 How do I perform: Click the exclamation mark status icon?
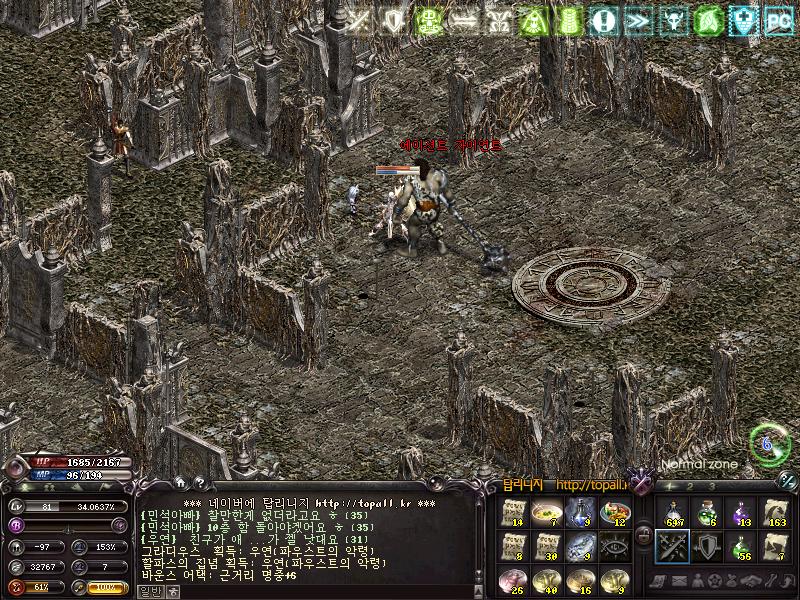602,19
